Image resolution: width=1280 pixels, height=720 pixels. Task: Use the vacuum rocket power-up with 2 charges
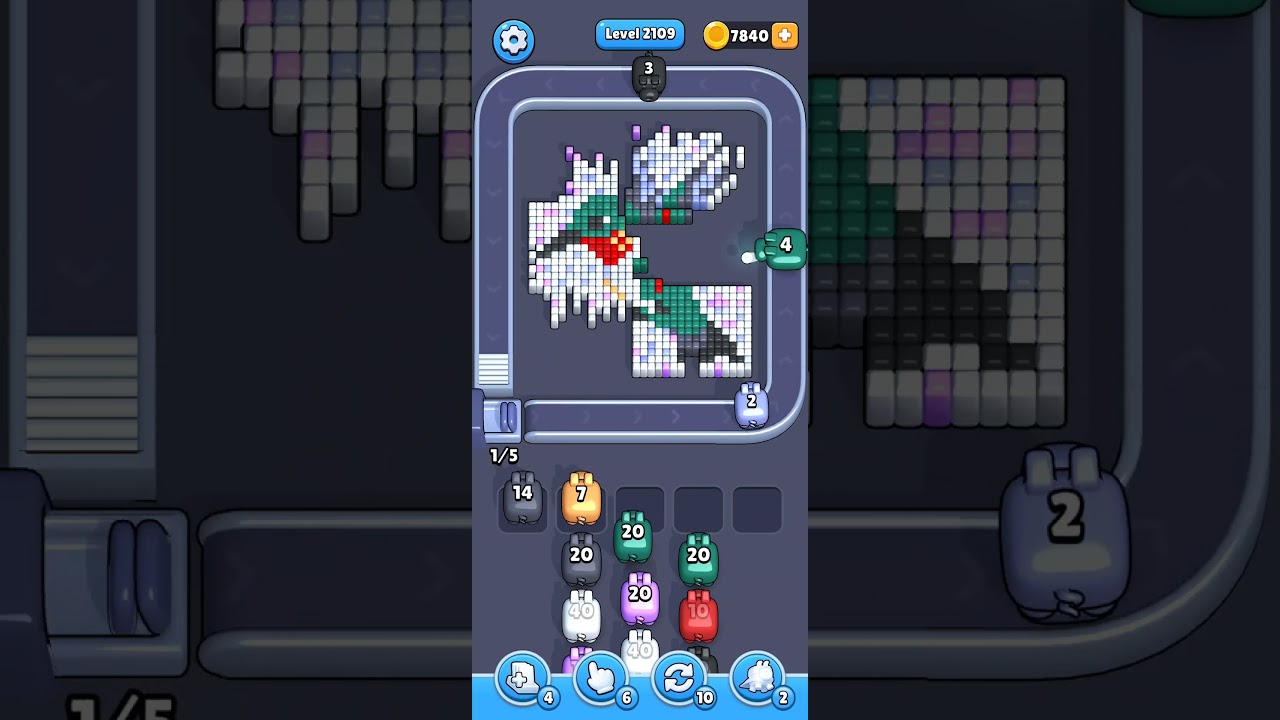click(x=757, y=678)
